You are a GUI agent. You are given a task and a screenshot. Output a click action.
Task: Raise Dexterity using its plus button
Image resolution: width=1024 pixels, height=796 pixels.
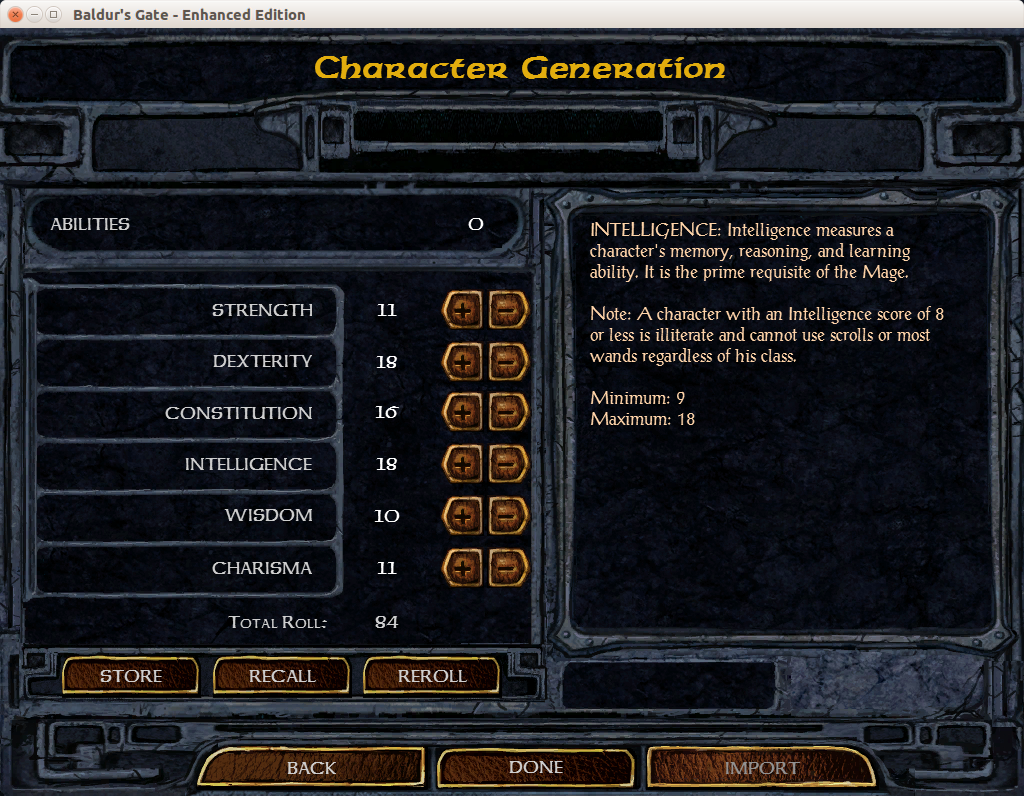[461, 362]
